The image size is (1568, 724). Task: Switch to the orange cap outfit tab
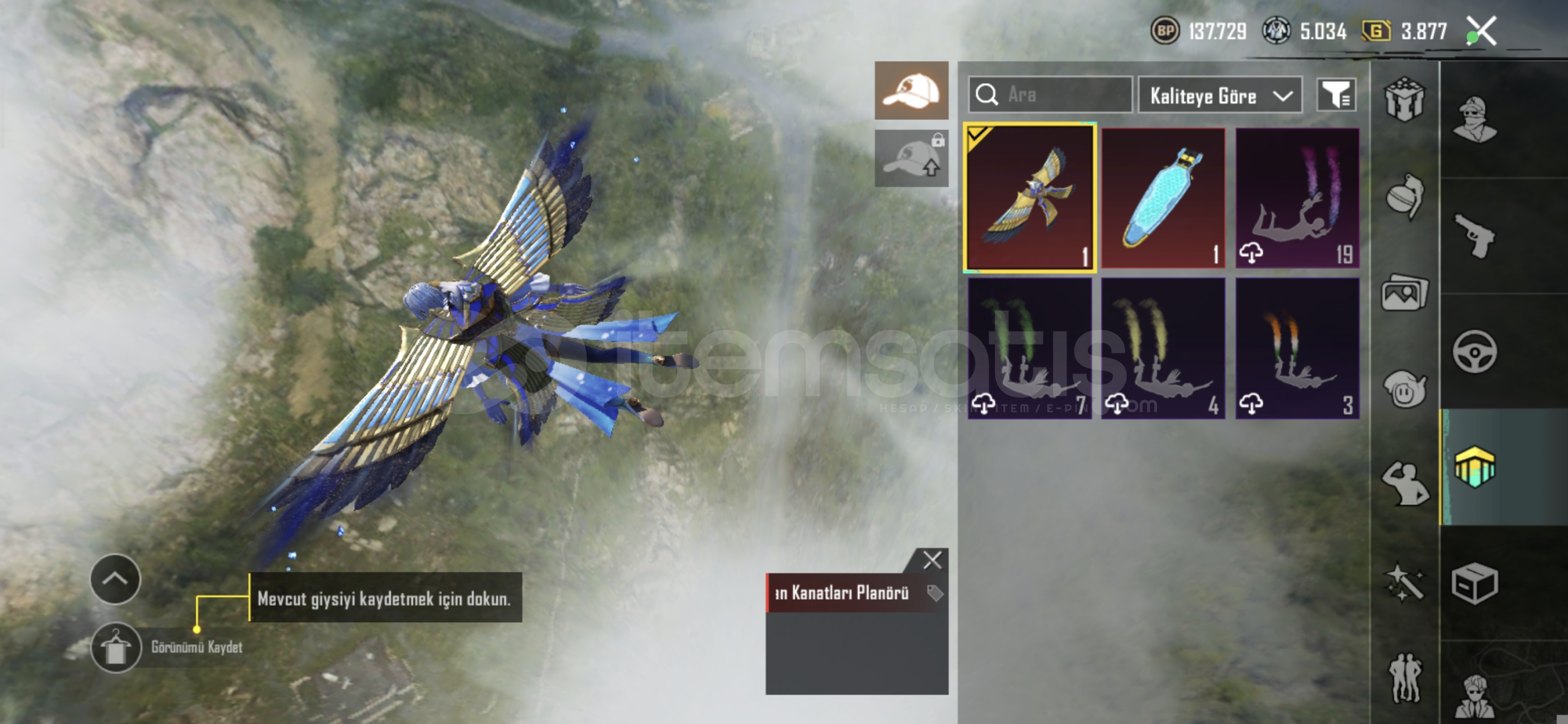click(x=911, y=90)
